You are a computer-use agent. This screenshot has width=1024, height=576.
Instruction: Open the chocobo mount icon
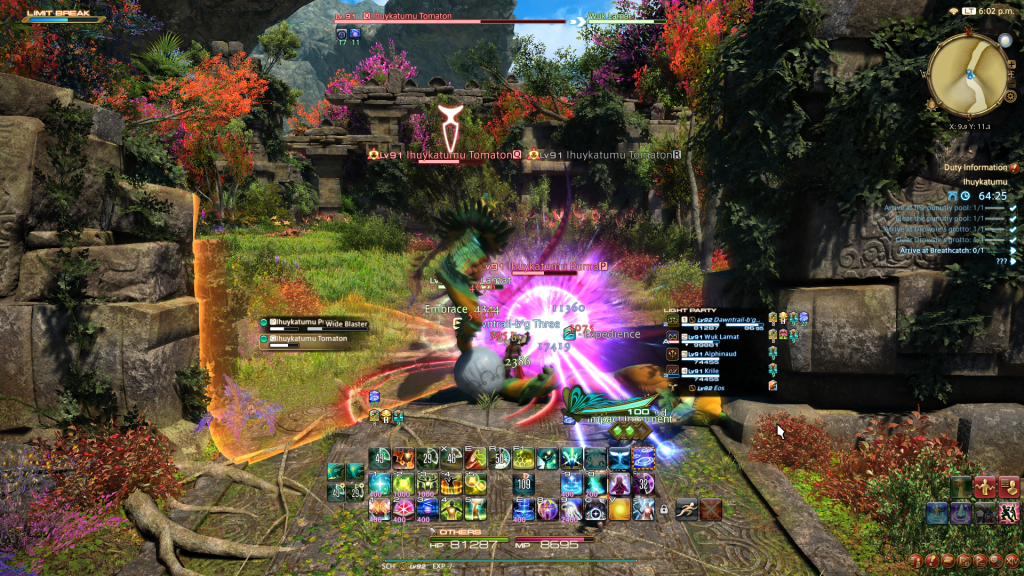coord(961,488)
